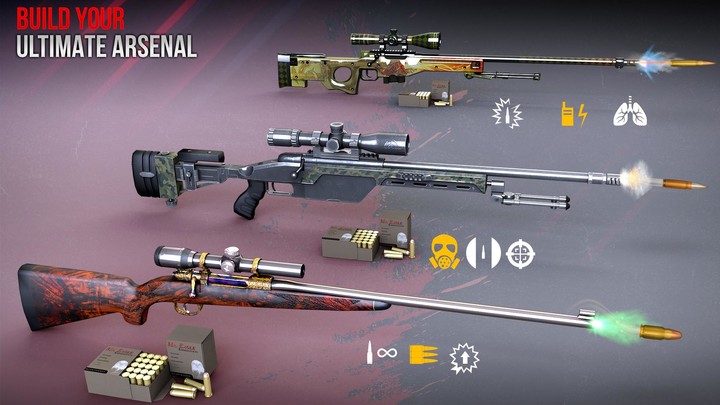The width and height of the screenshot is (720, 405).
Task: Activate the lungs breath perk icon
Action: coord(630,112)
